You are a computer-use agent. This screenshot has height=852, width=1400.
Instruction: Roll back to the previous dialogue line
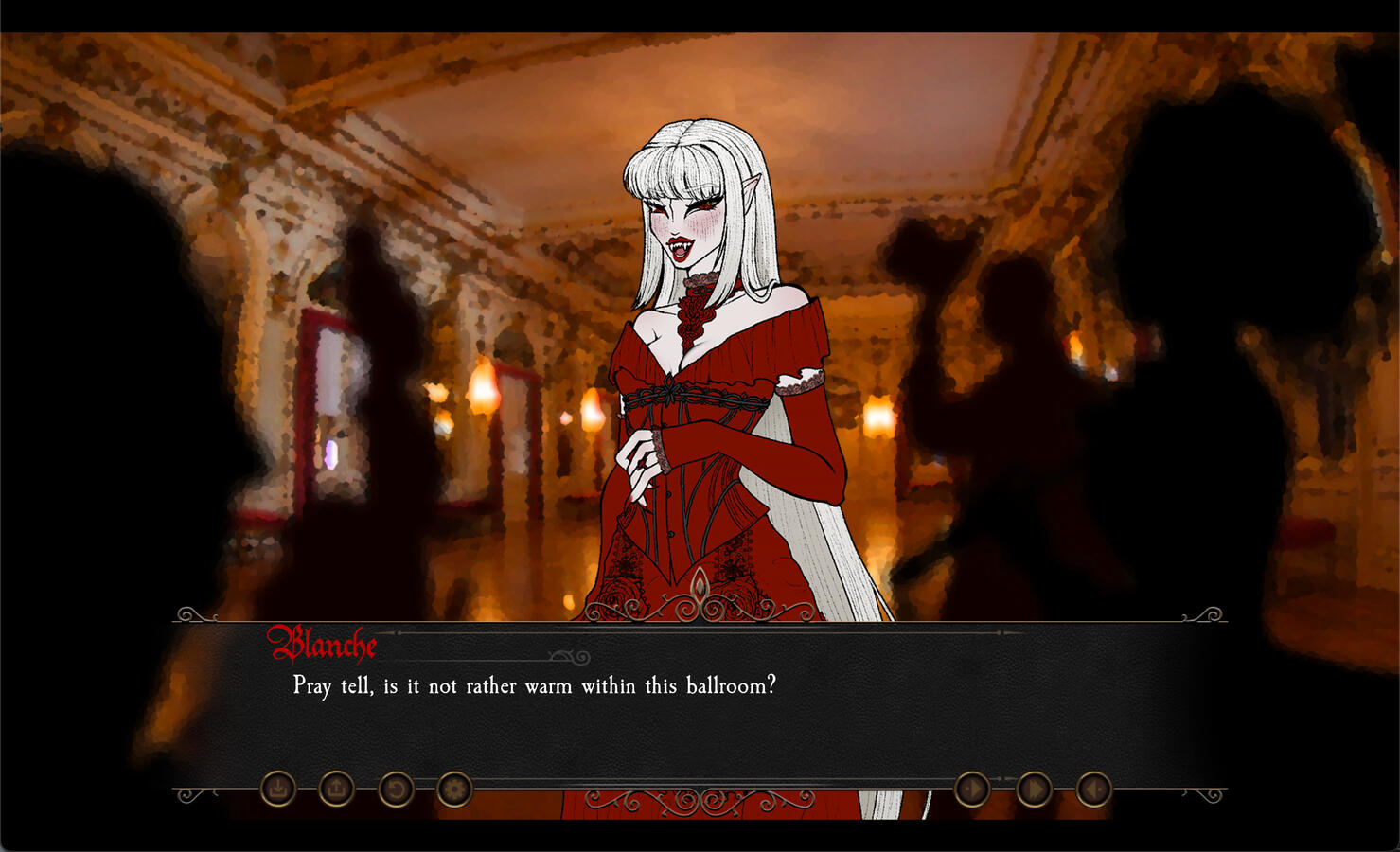pos(395,787)
